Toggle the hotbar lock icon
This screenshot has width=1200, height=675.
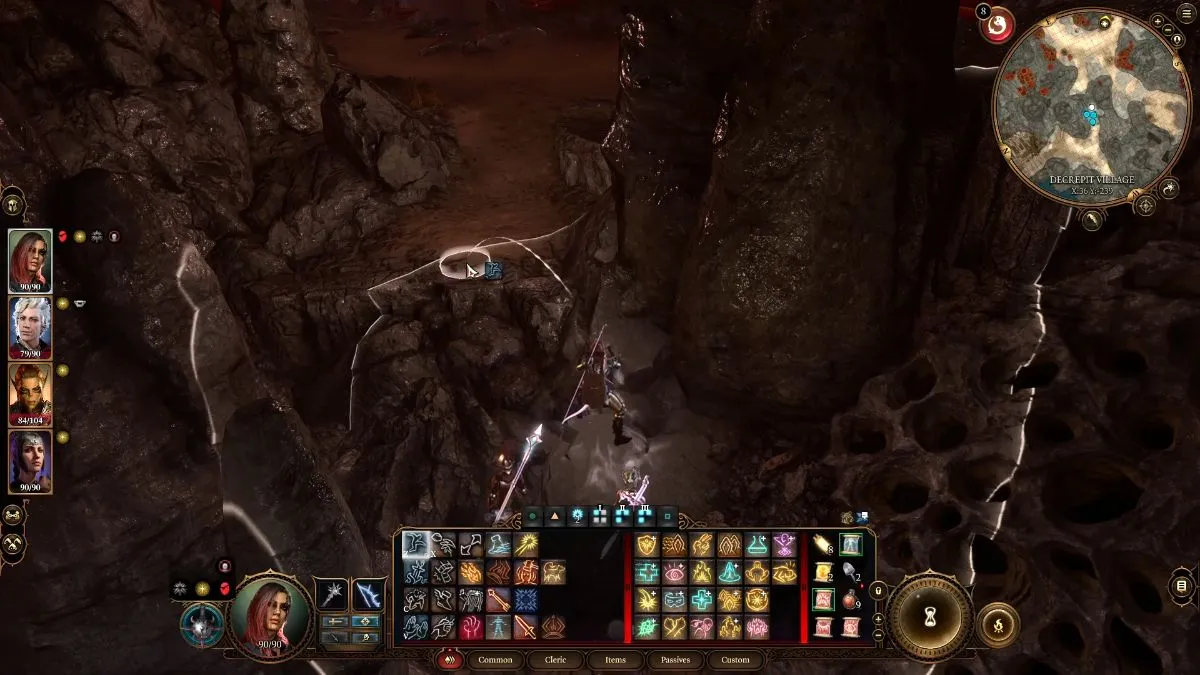(x=879, y=591)
